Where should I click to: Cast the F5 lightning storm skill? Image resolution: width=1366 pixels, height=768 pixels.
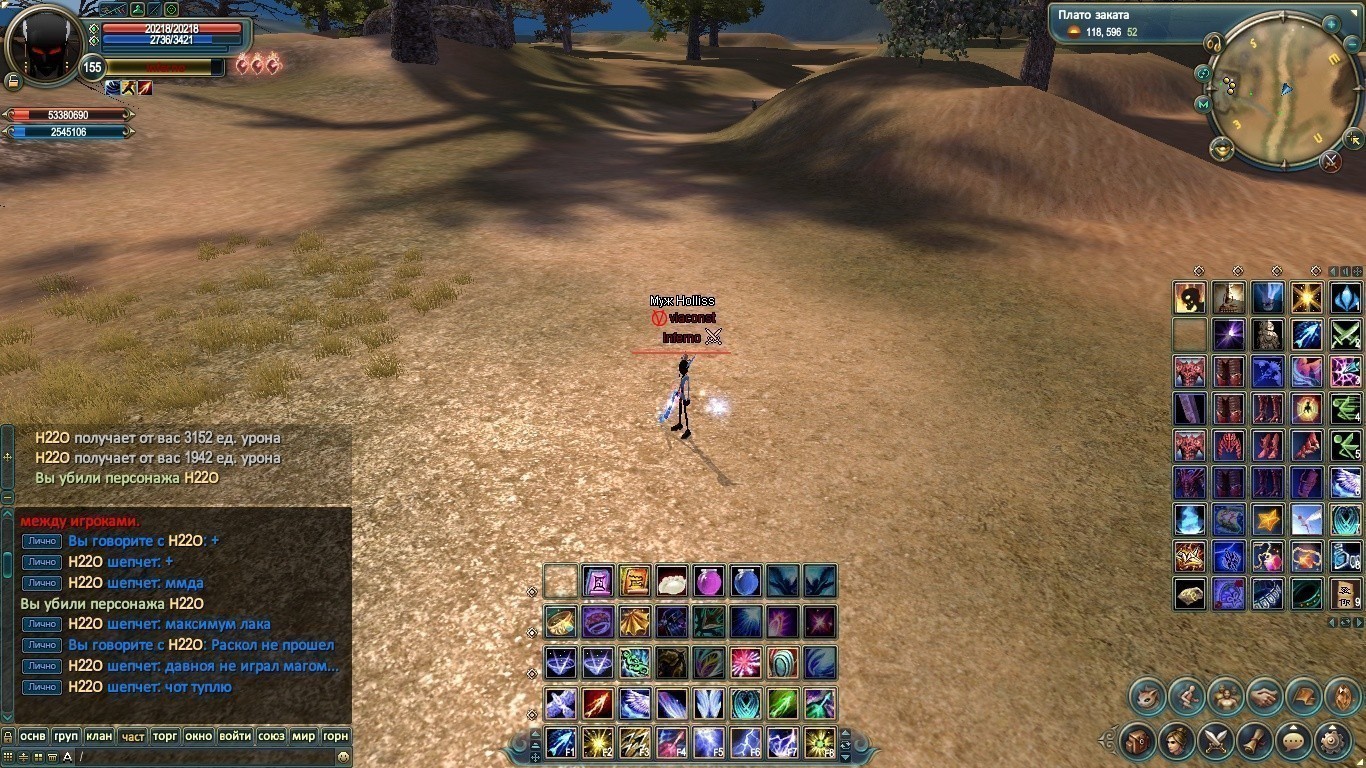coord(708,742)
